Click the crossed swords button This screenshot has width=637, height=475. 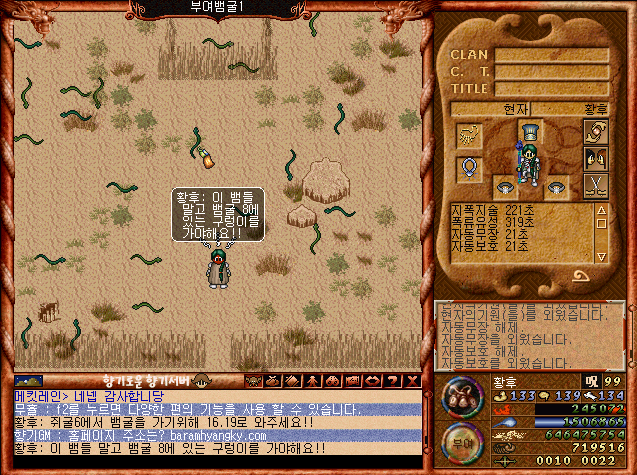coord(596,184)
